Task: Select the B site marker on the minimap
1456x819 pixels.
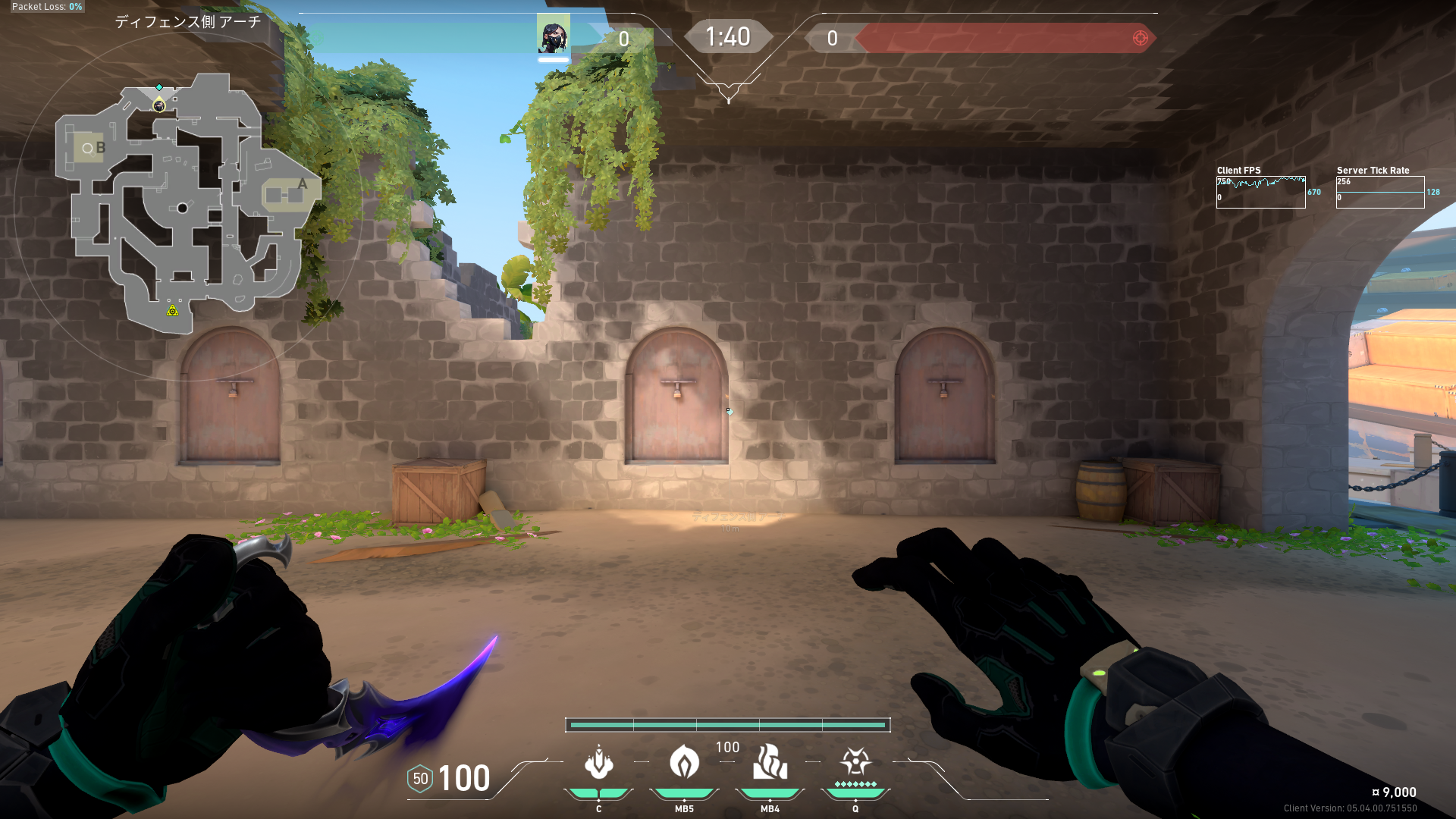Action: [x=100, y=148]
